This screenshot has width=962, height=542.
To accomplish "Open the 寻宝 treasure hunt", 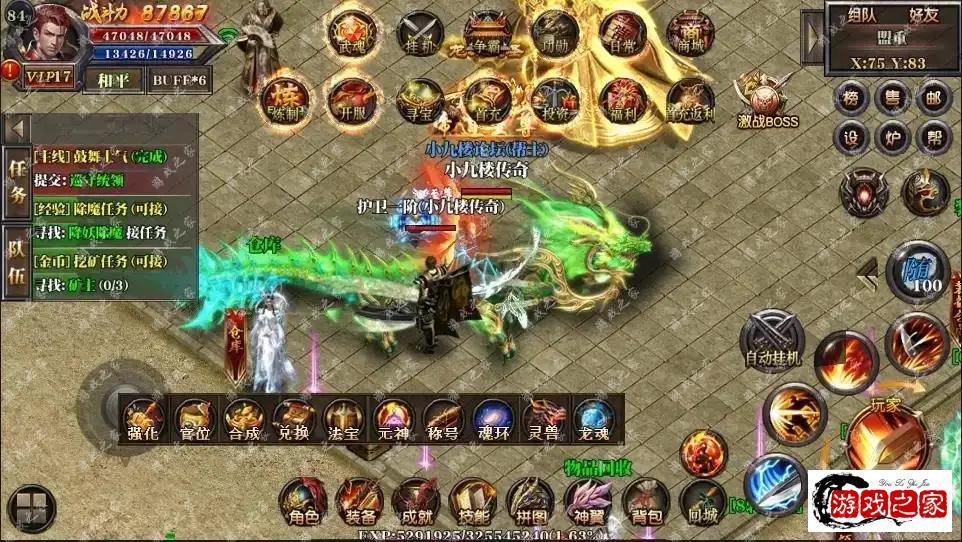I will point(419,99).
